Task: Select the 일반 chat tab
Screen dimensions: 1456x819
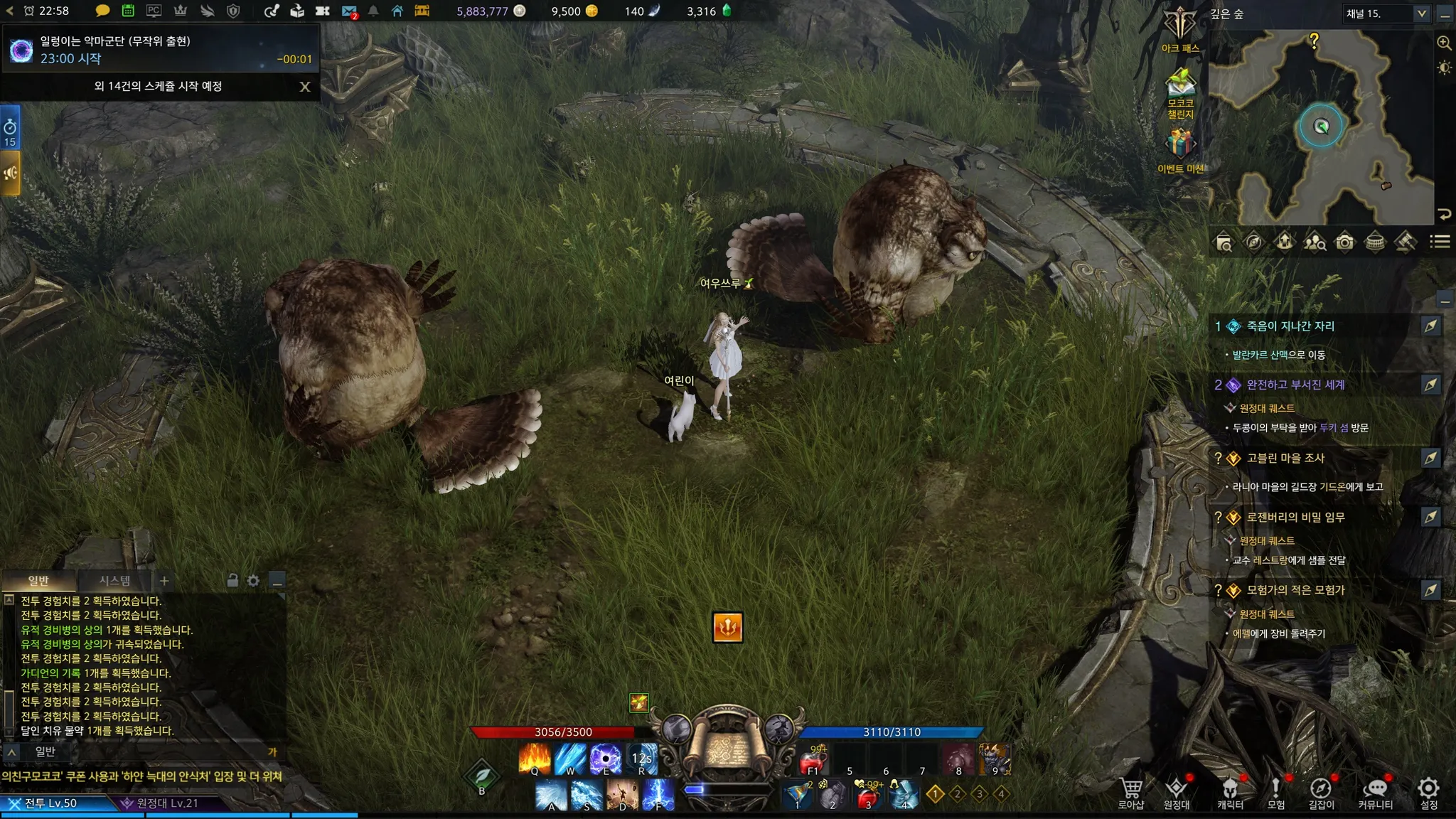Action: 38,581
